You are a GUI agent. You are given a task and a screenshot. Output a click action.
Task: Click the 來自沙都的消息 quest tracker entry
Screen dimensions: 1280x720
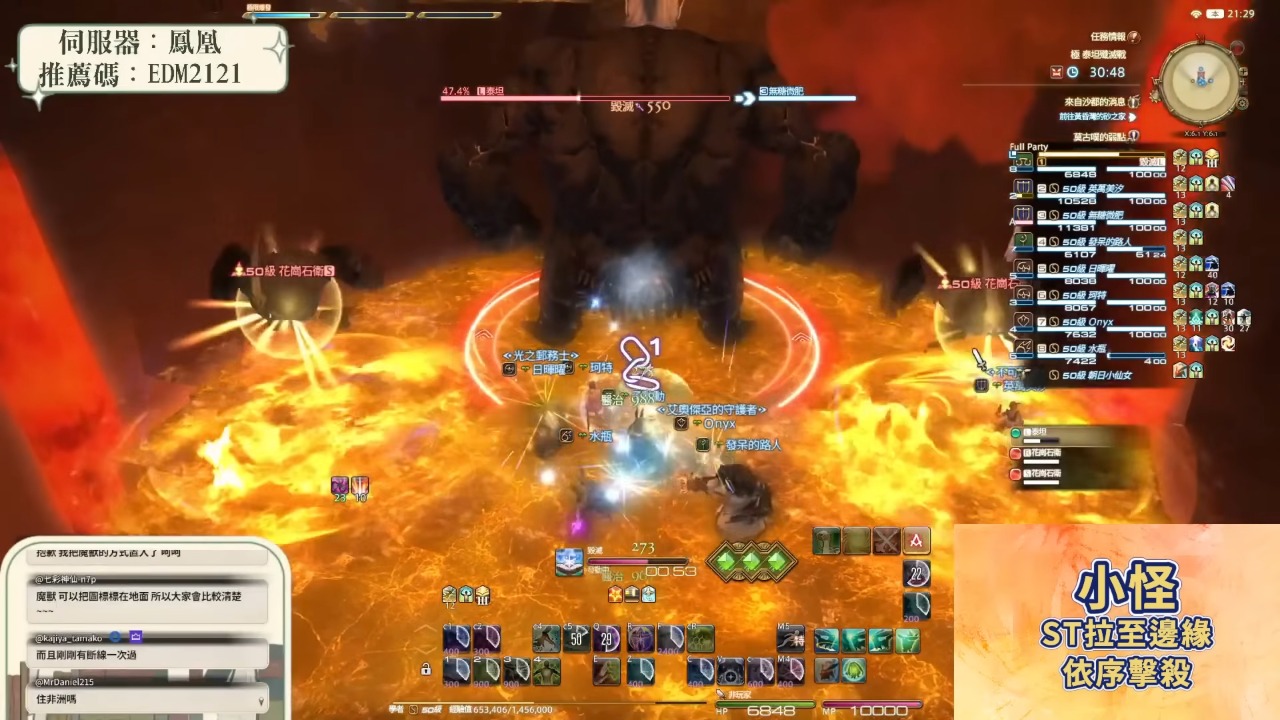[1096, 102]
